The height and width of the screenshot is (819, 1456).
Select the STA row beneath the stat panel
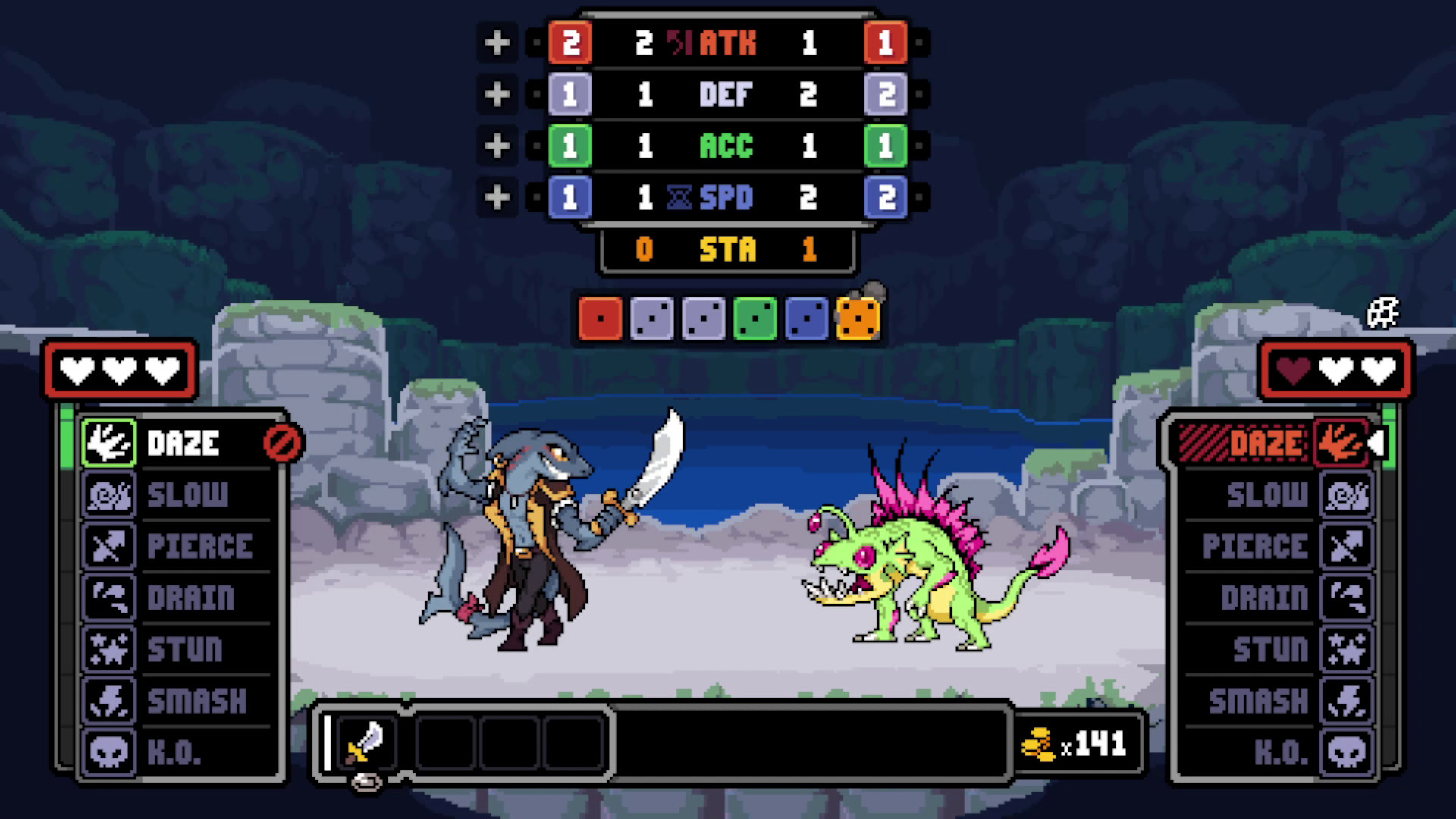point(726,250)
